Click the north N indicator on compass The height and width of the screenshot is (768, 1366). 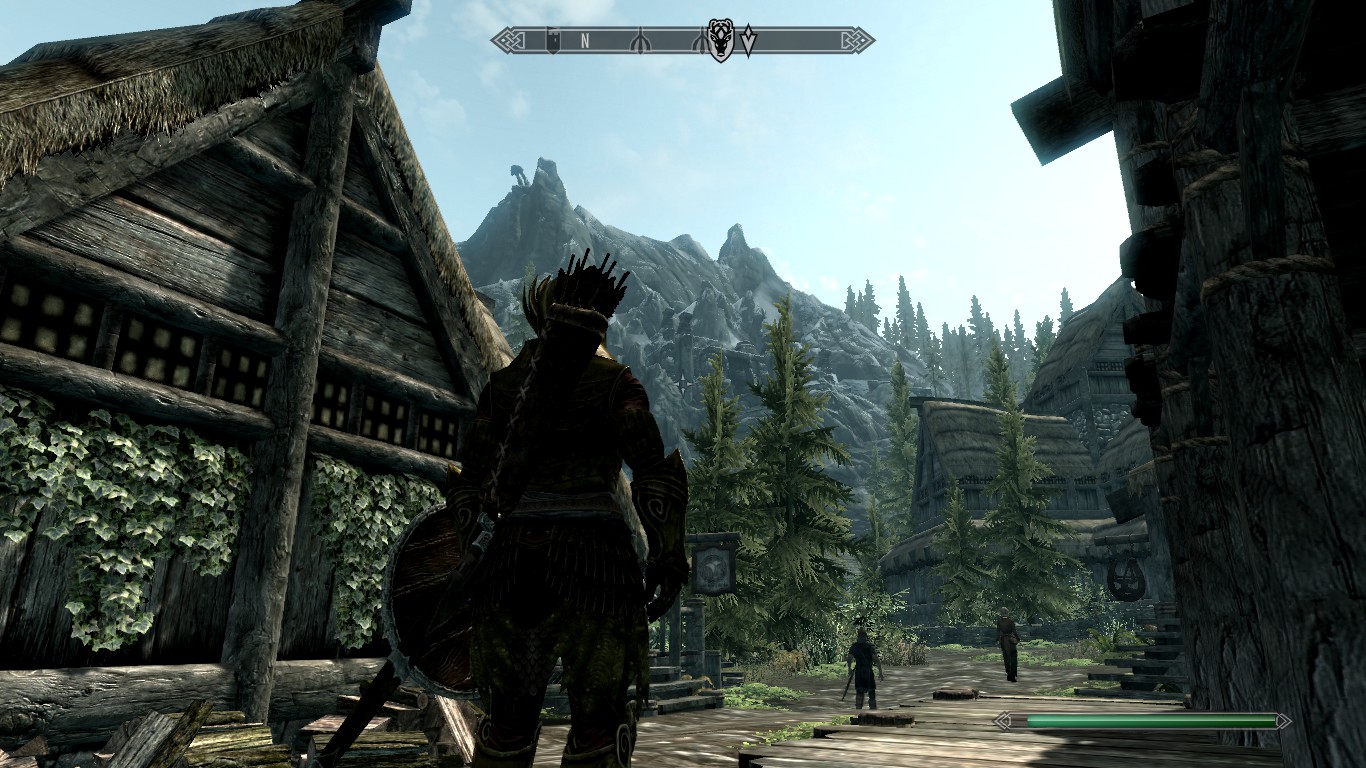tap(585, 41)
